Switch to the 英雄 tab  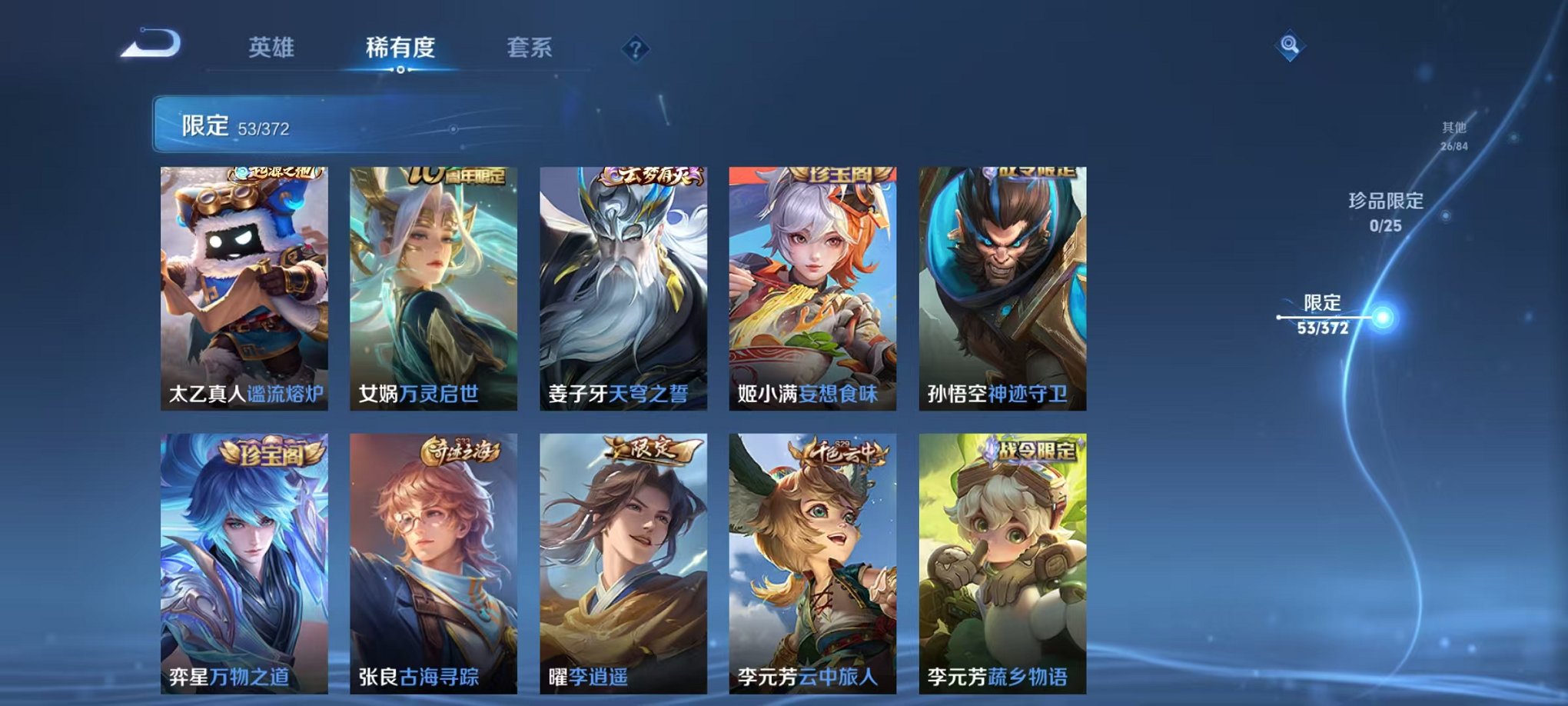(x=273, y=46)
